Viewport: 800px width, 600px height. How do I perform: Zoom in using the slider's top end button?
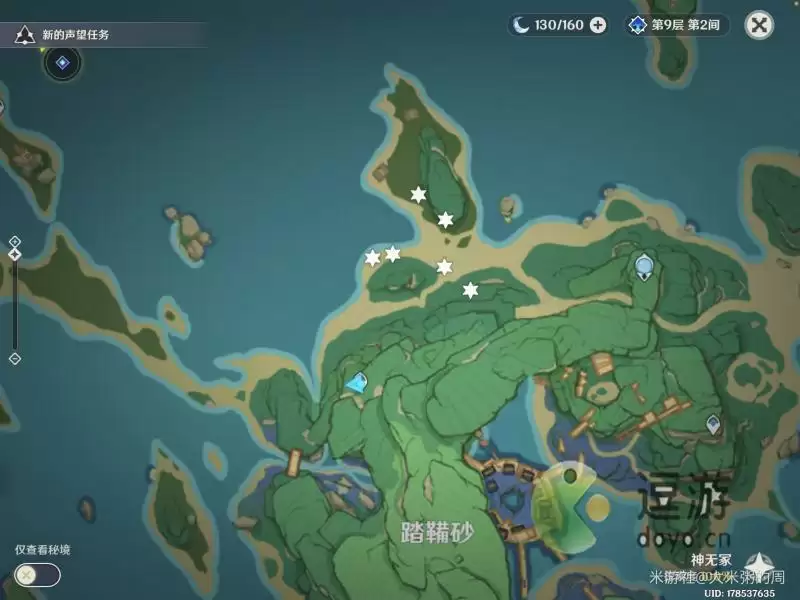pos(15,241)
